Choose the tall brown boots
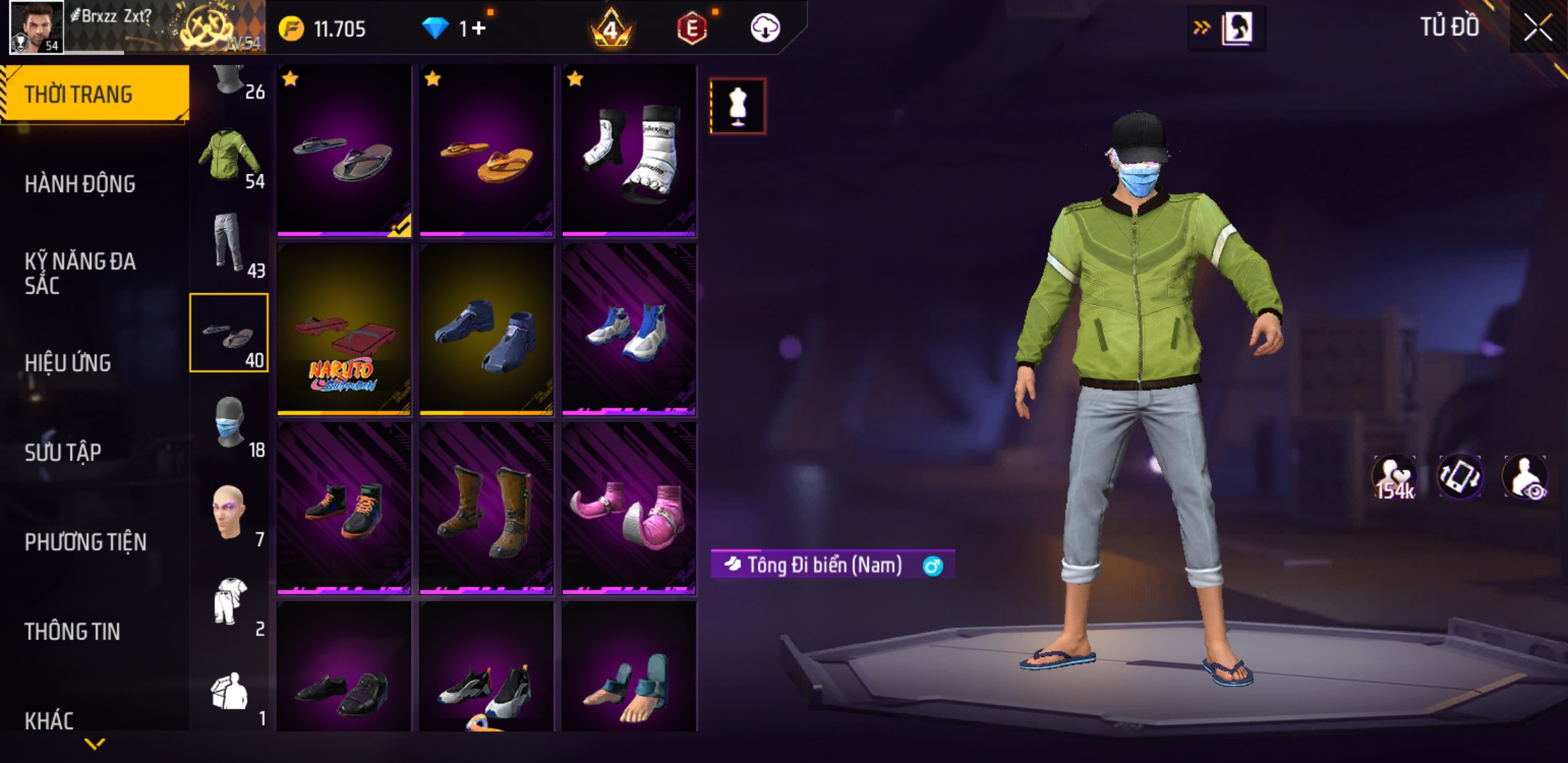The image size is (1568, 763). coord(487,509)
